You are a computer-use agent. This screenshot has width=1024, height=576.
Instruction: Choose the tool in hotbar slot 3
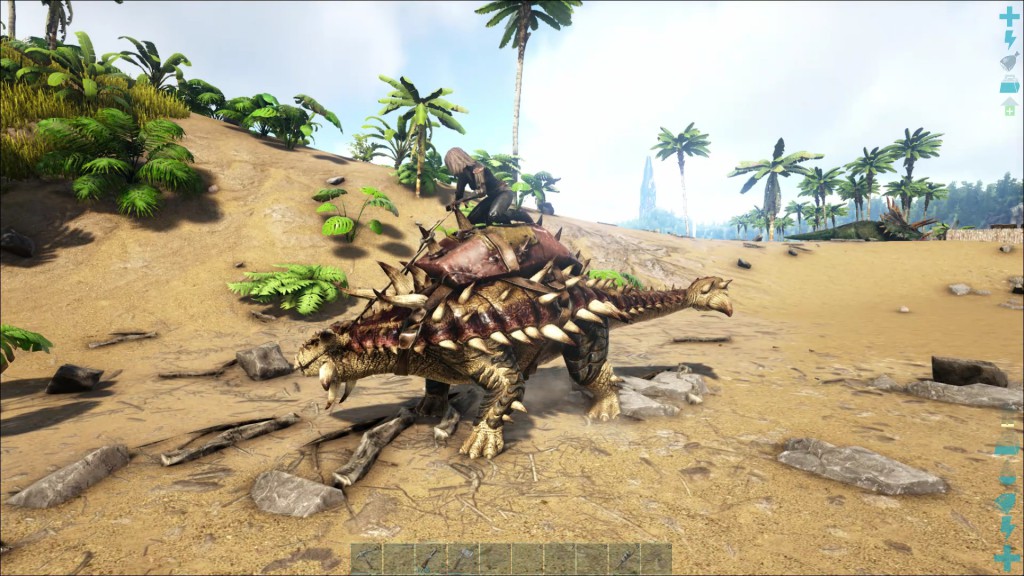pyautogui.click(x=431, y=558)
